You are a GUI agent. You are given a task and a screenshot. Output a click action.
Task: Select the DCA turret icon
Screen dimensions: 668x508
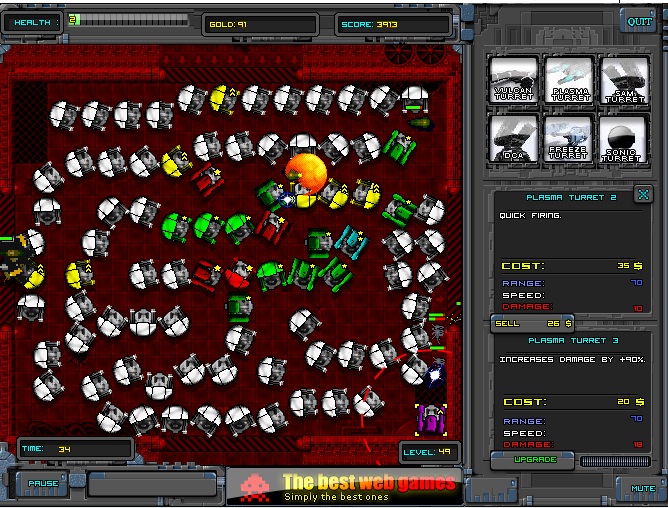514,137
